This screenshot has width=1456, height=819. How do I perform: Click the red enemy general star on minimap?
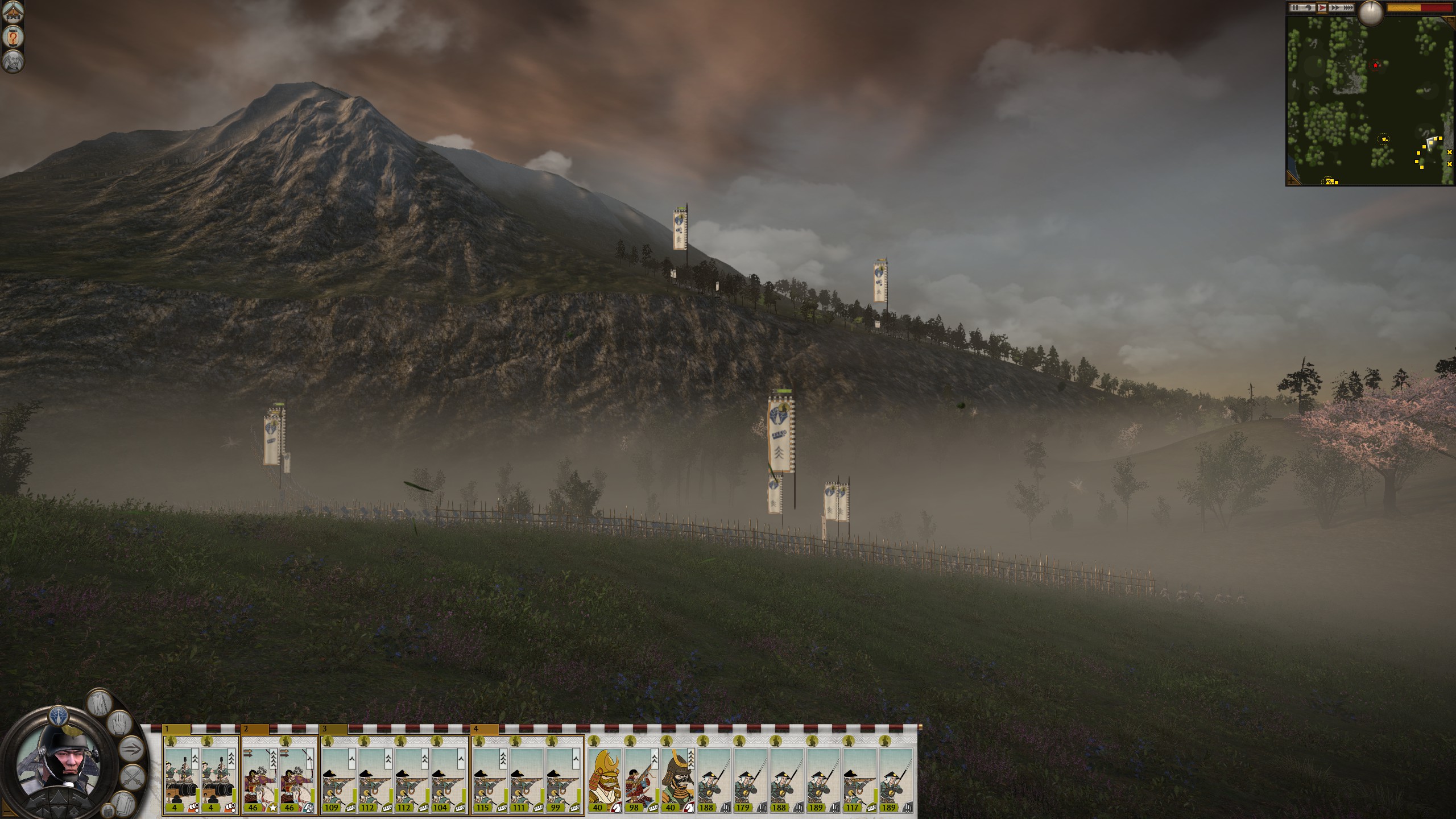point(1375,65)
